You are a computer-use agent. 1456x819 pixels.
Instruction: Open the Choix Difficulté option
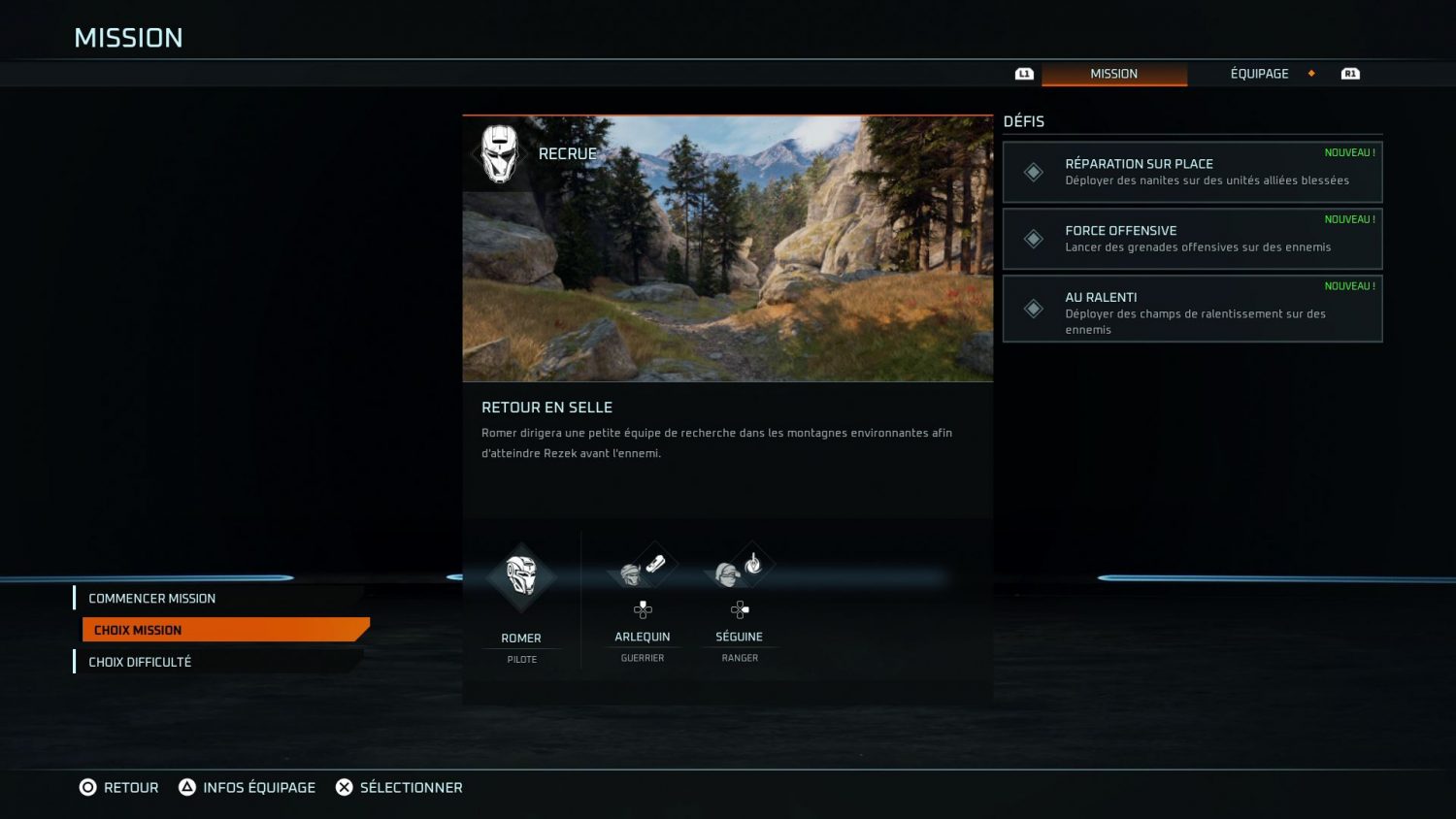[x=141, y=662]
